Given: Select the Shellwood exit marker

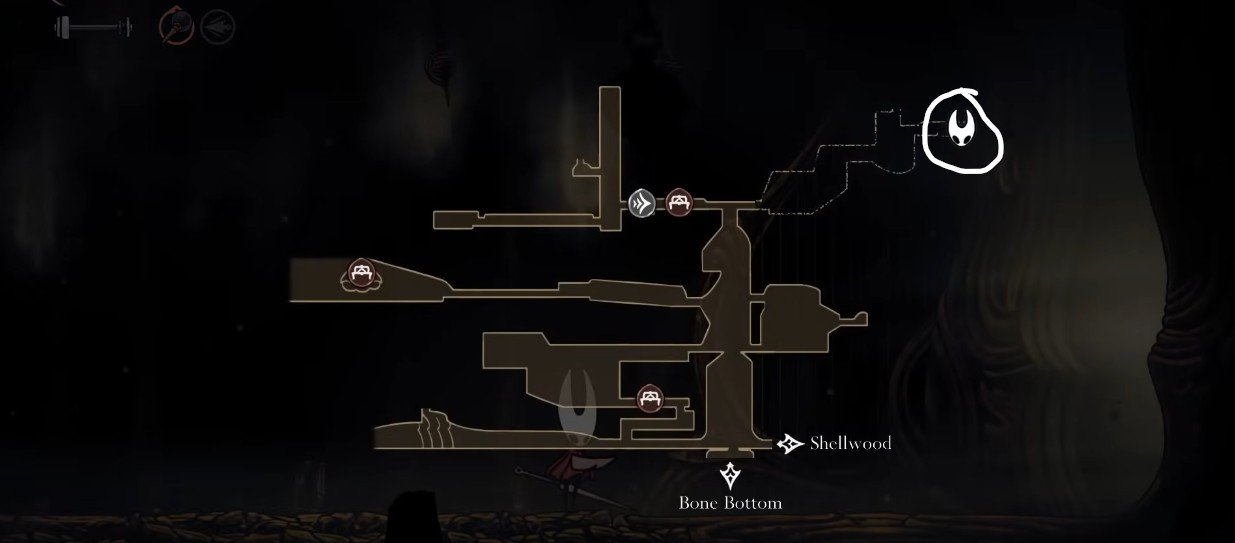Looking at the screenshot, I should coord(791,443).
